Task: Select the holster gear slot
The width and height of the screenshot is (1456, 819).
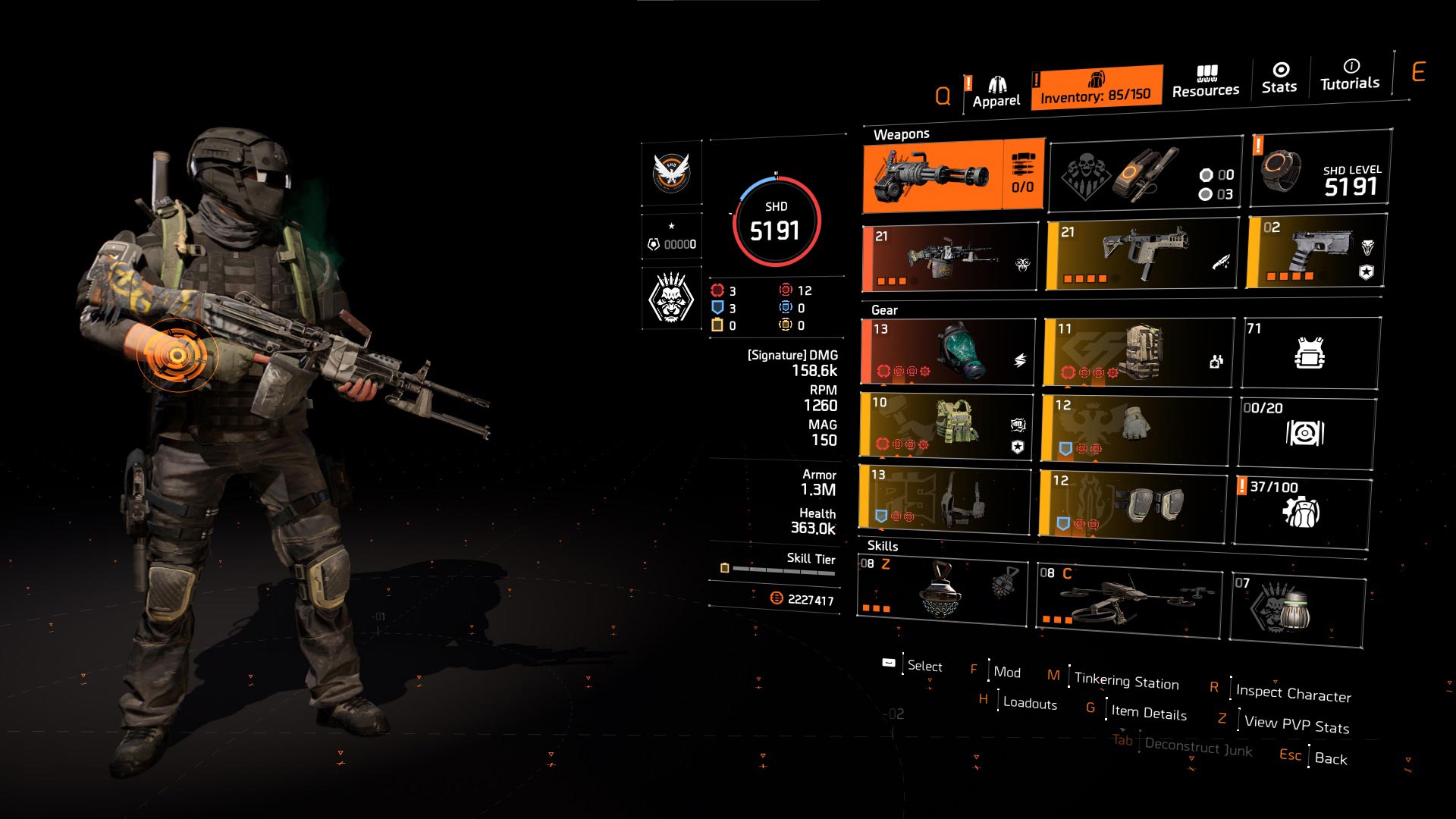Action: click(945, 497)
